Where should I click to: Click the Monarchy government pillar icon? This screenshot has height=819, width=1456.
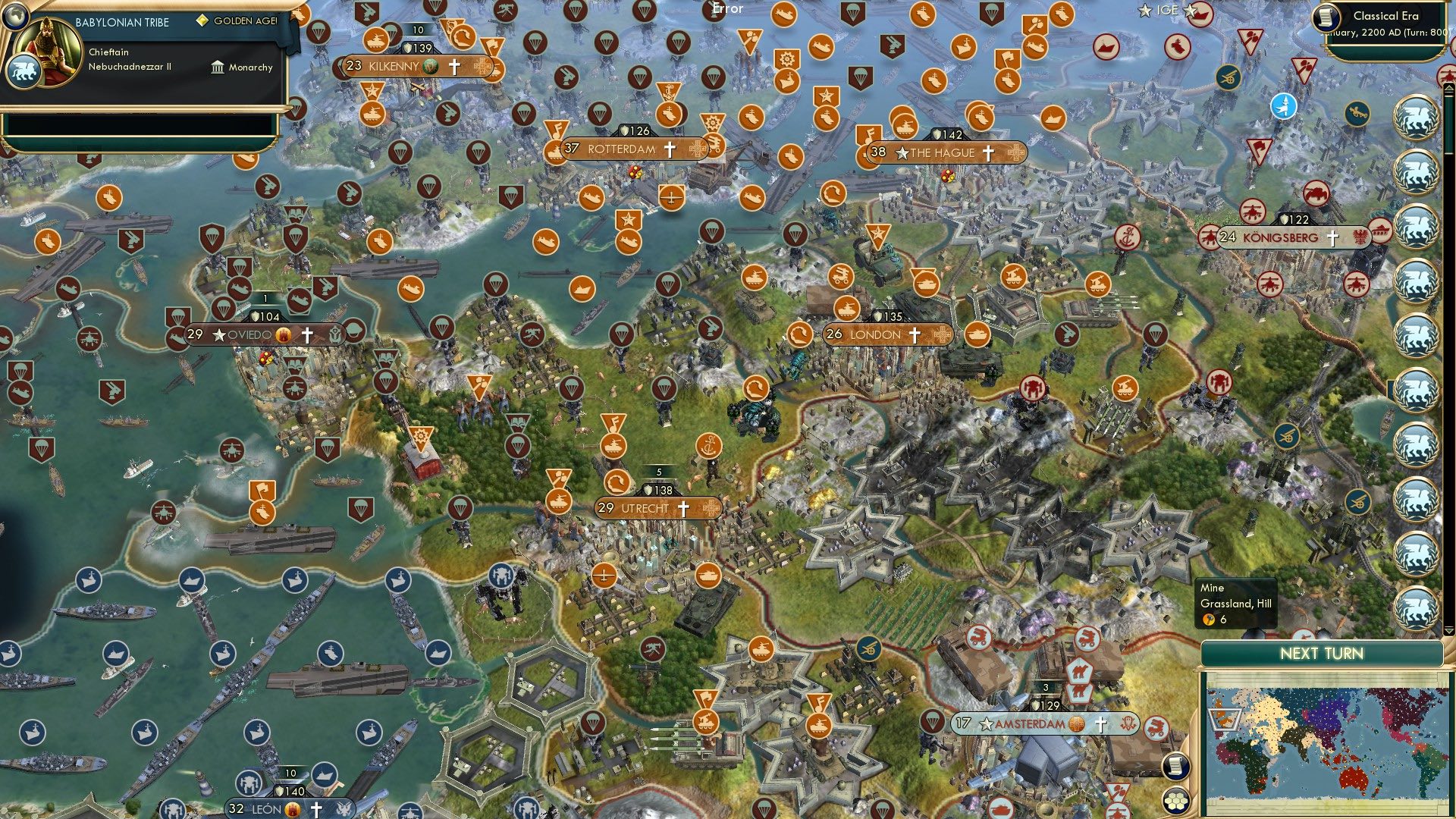pos(217,67)
